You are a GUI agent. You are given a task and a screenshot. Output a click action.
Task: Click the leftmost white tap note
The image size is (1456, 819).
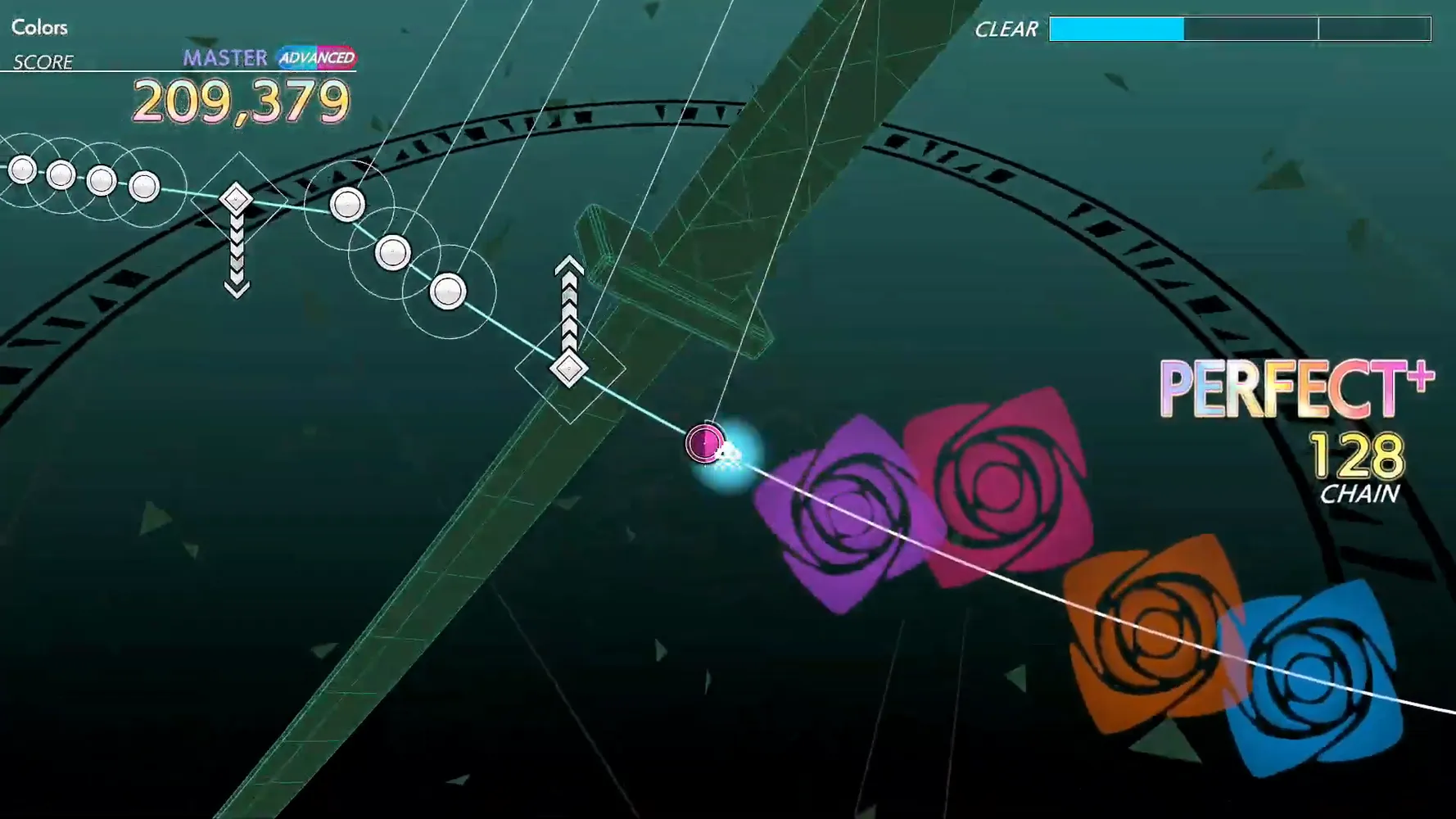pyautogui.click(x=22, y=170)
